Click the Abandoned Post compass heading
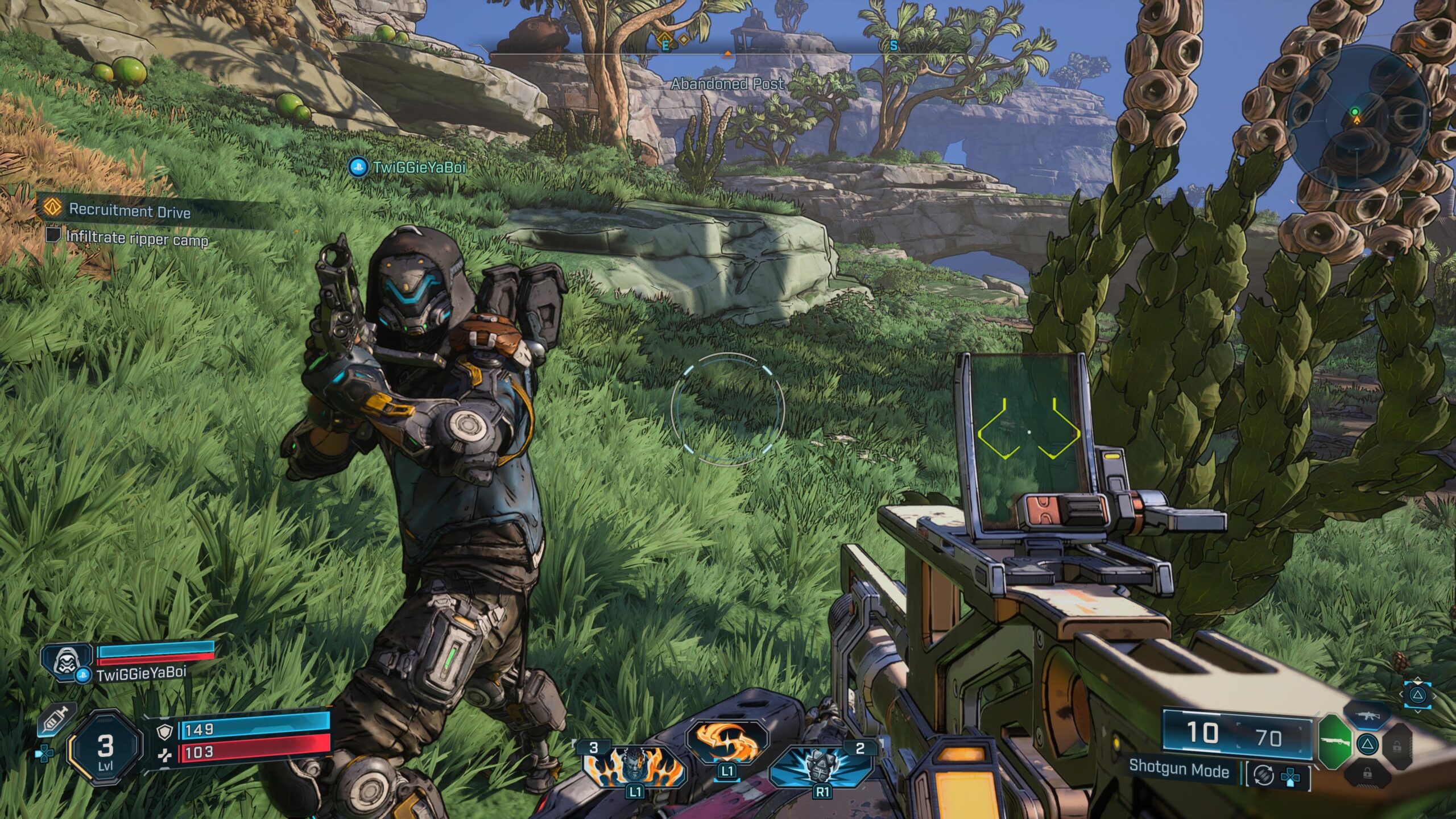This screenshot has width=1456, height=819. click(x=727, y=84)
